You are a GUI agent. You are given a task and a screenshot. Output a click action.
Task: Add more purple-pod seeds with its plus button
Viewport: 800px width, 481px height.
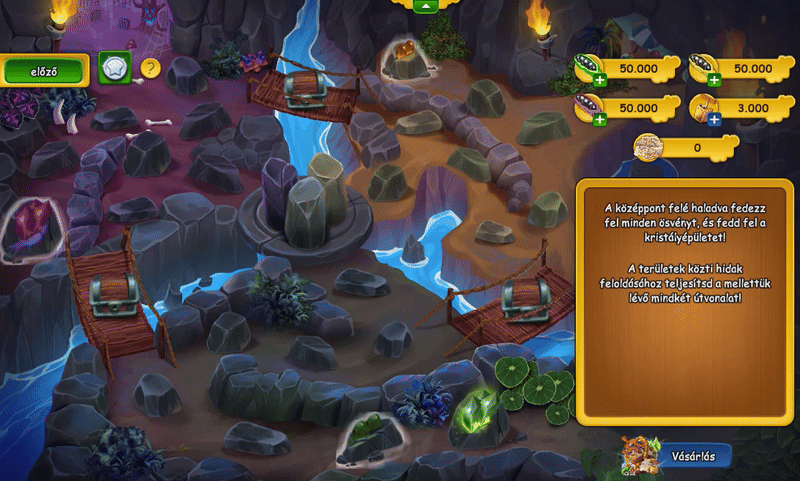click(600, 120)
